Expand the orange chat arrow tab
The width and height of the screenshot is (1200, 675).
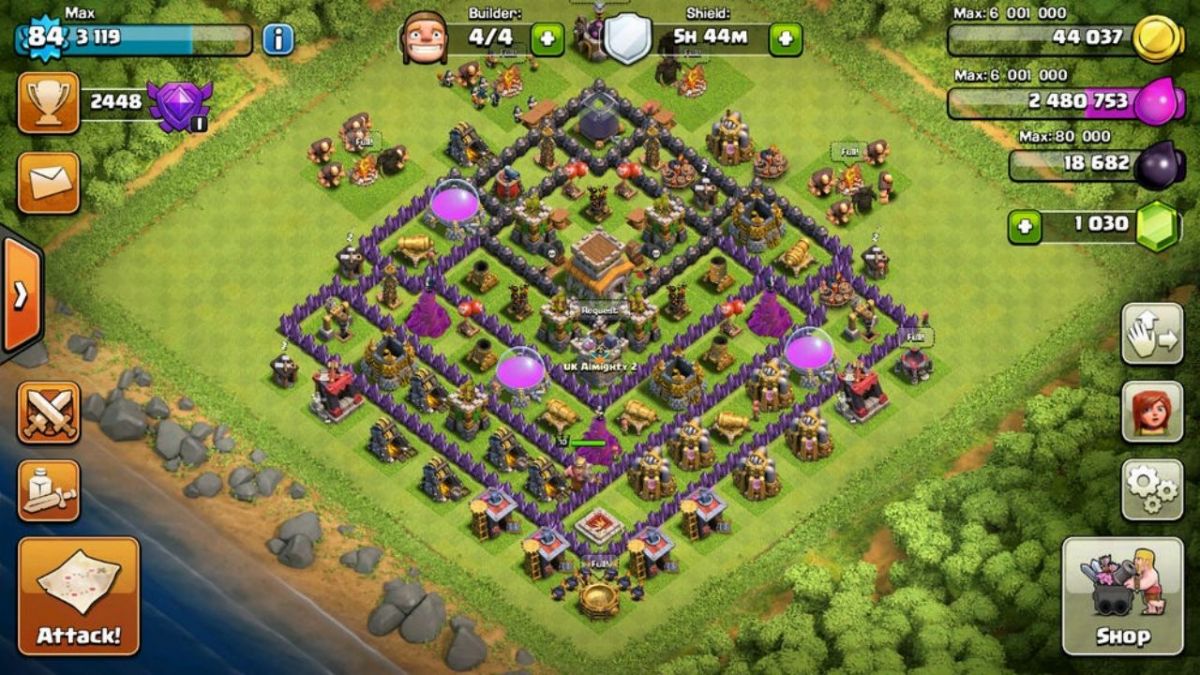click(20, 295)
